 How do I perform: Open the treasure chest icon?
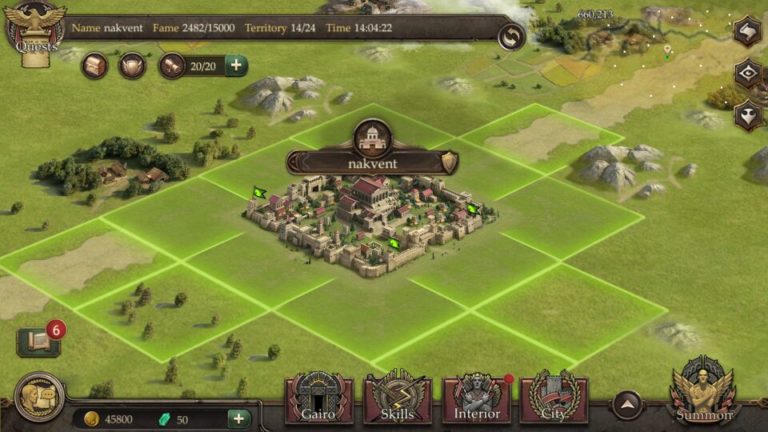95,66
